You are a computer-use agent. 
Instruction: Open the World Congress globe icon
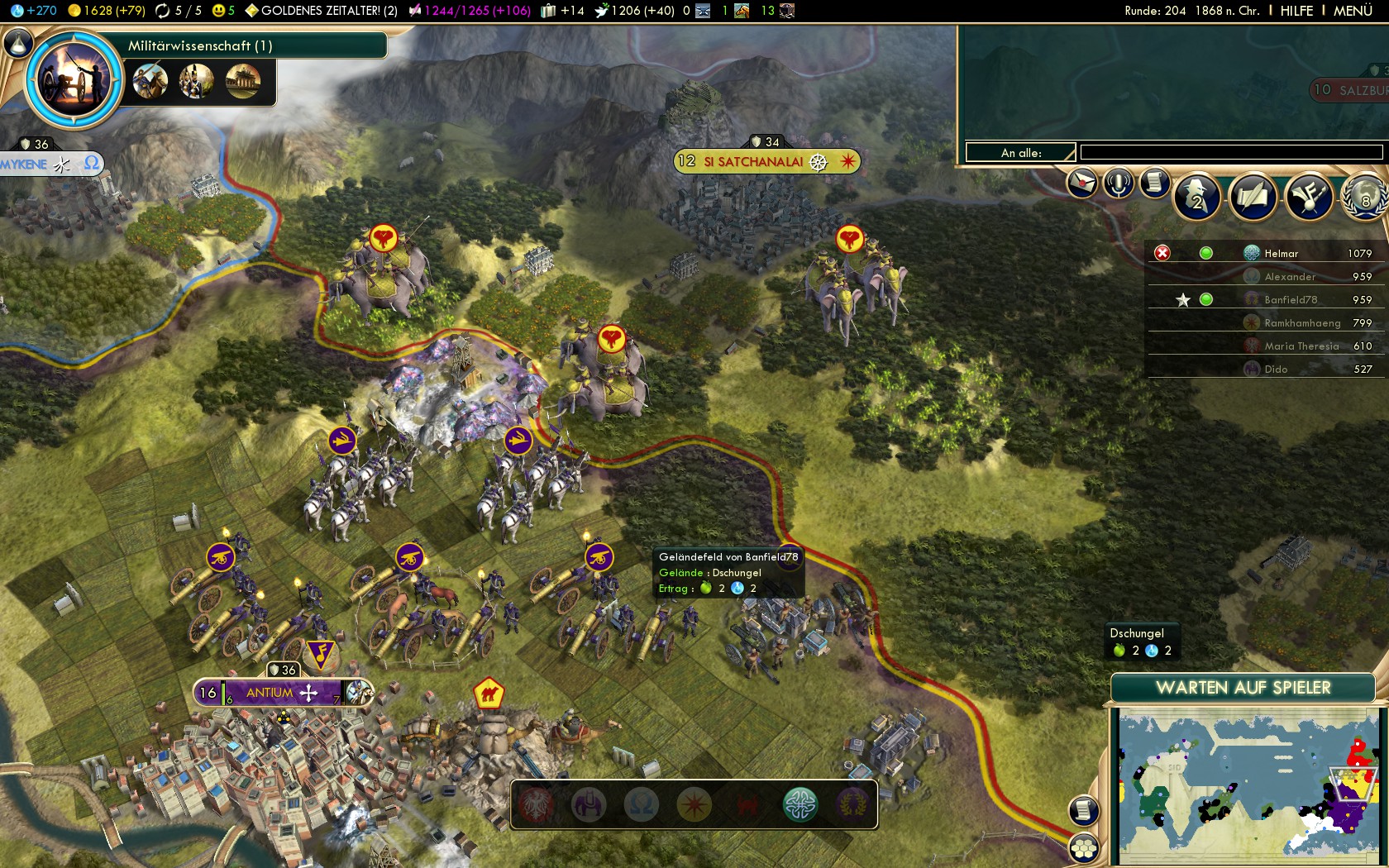(1364, 197)
